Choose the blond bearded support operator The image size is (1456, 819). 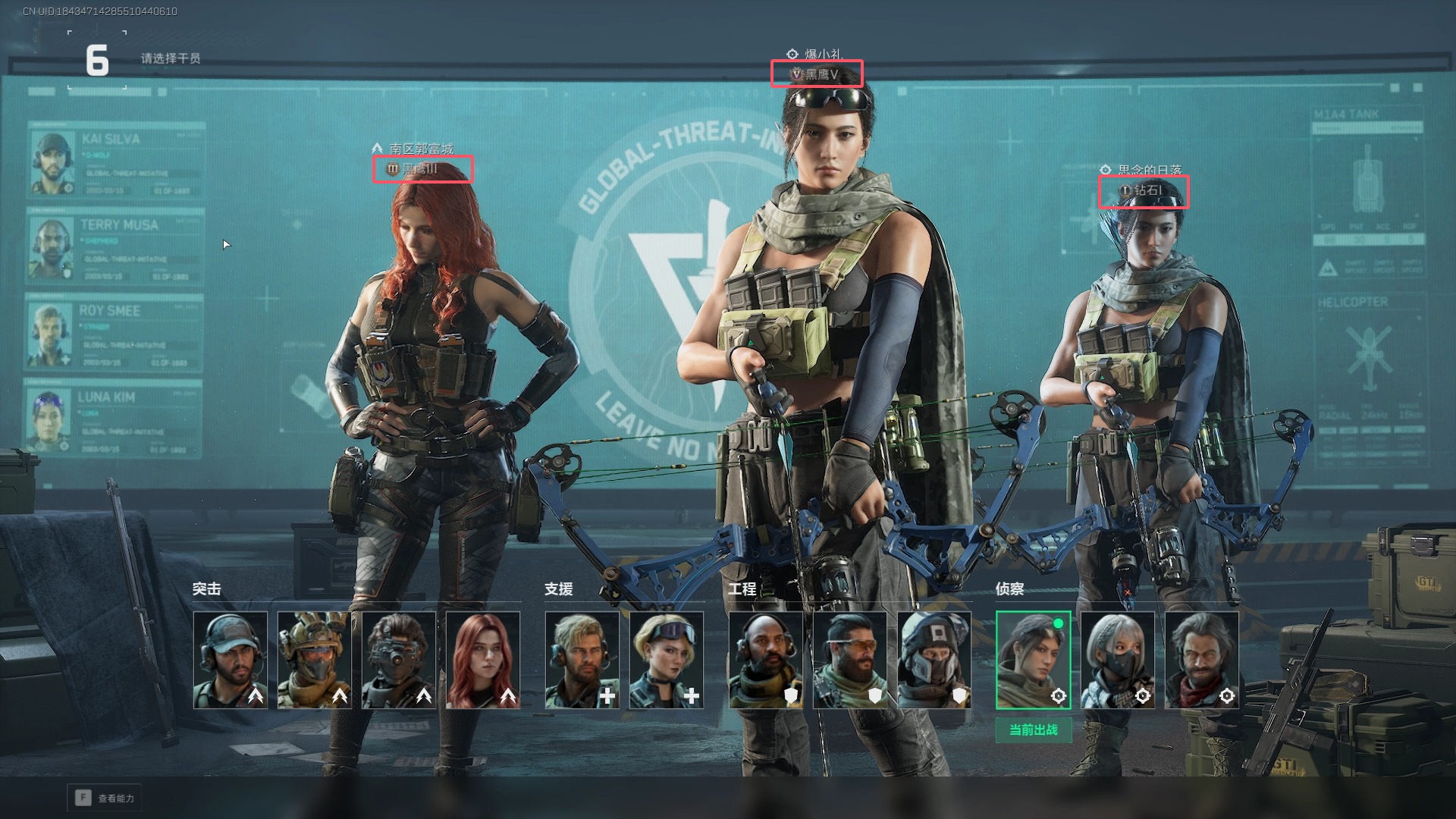582,660
